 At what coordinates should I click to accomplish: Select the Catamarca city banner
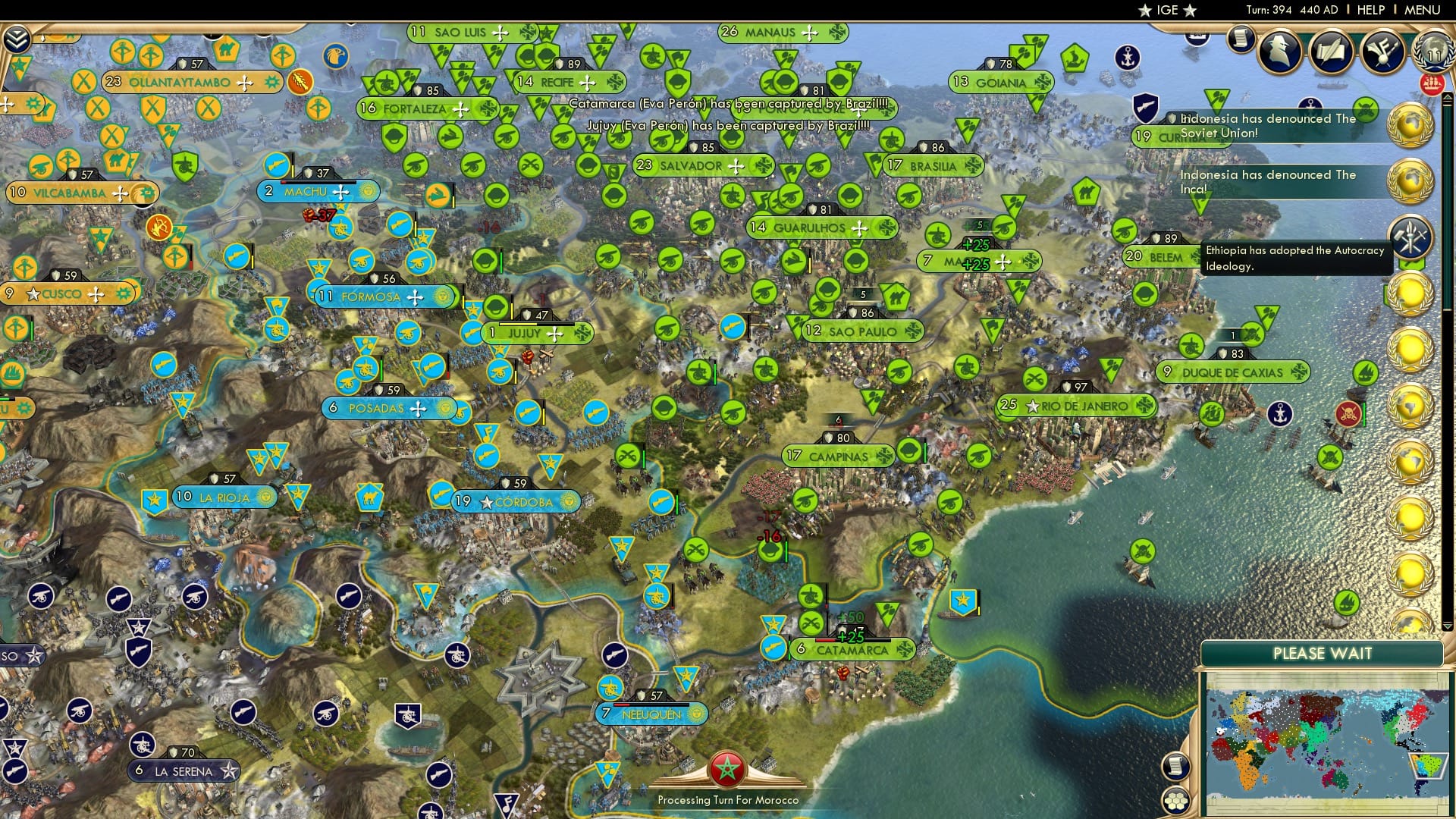point(853,650)
